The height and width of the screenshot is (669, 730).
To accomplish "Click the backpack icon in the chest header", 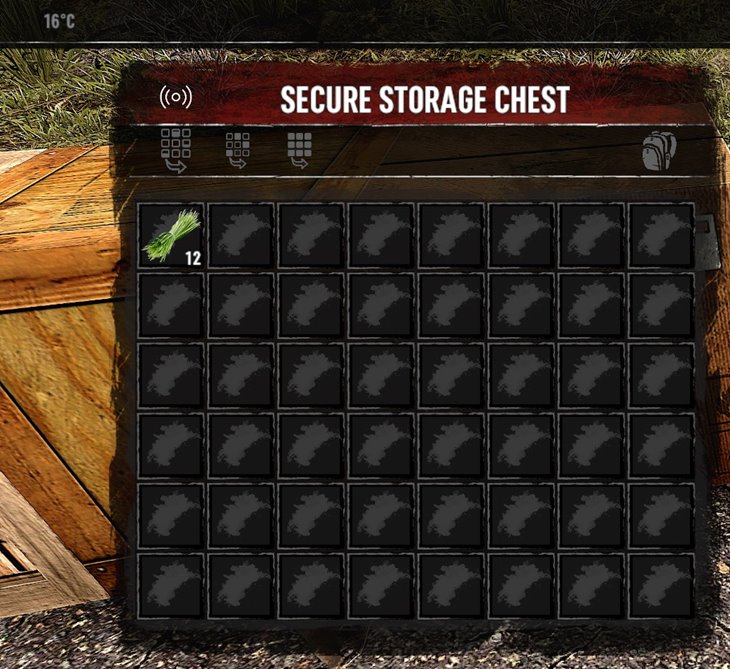I will click(659, 151).
